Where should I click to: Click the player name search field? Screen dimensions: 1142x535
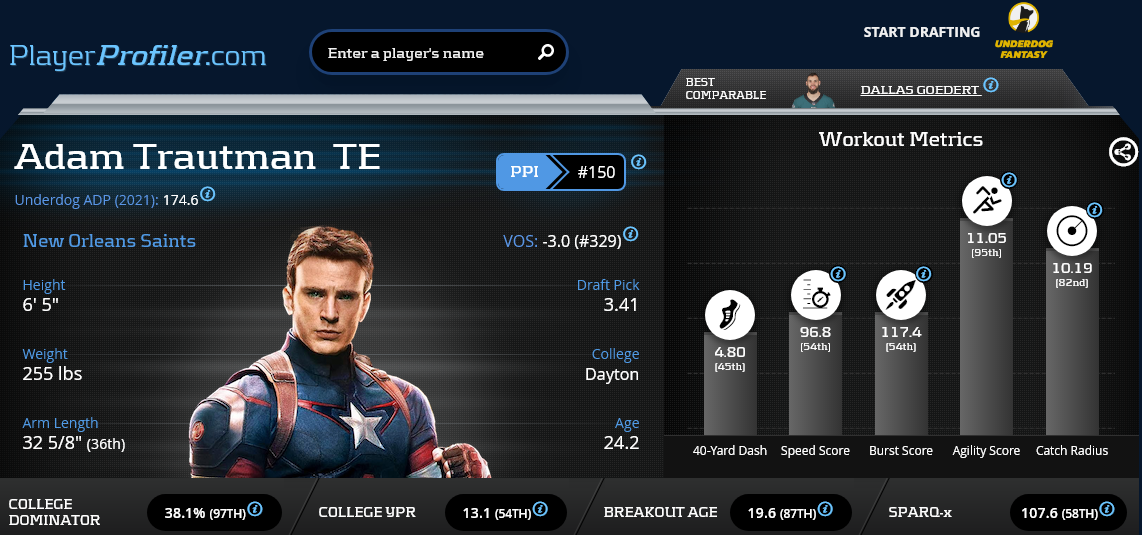tap(425, 53)
